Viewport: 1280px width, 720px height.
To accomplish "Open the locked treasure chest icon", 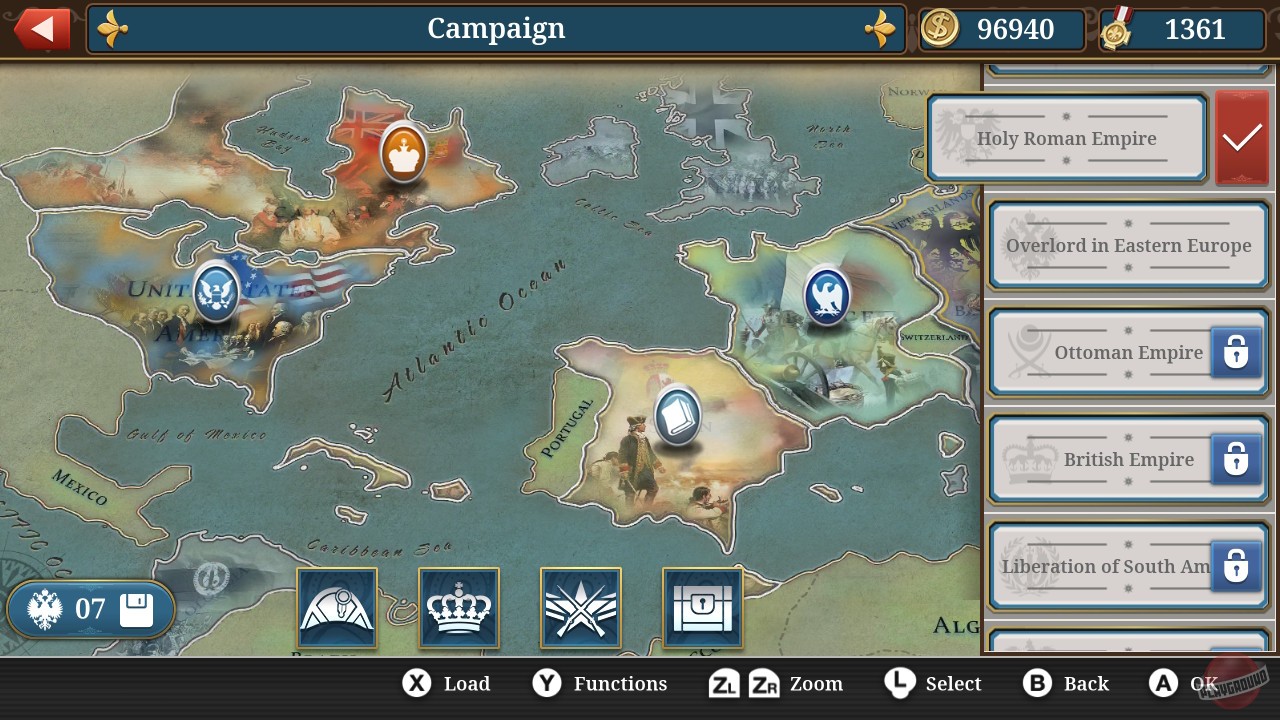I will tap(702, 607).
